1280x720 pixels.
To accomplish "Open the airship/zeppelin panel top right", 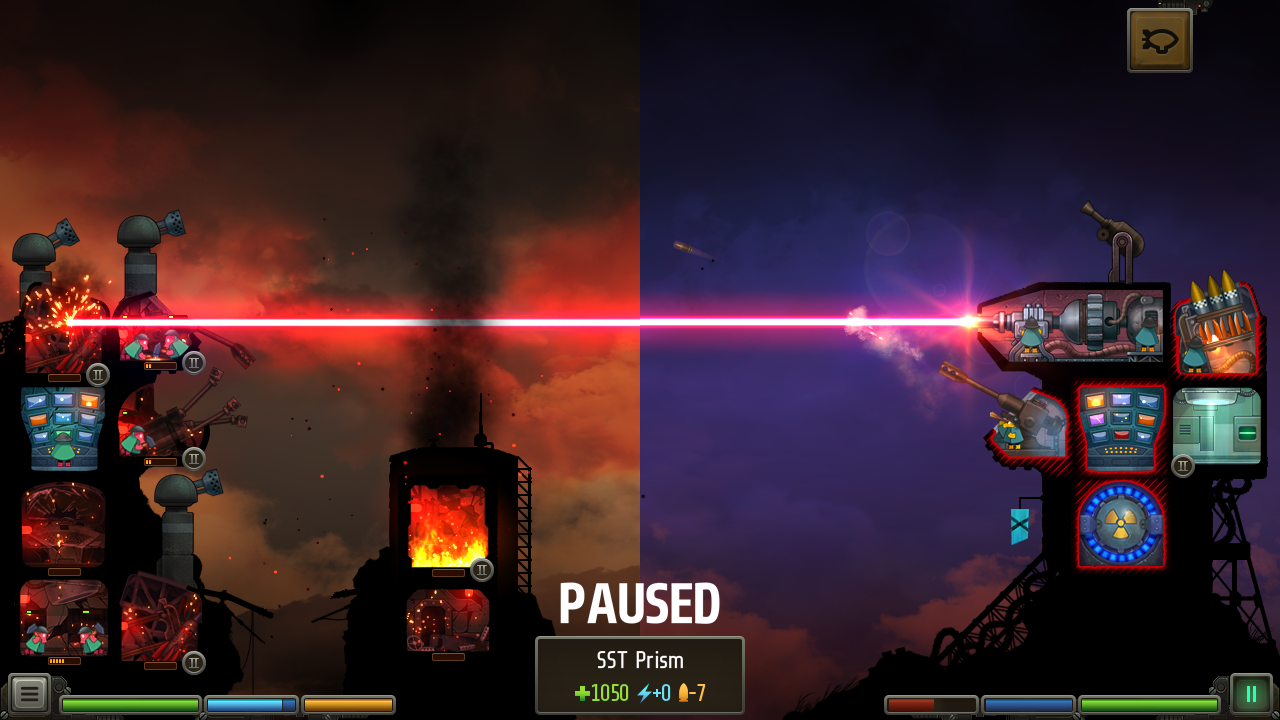I will coord(1159,40).
